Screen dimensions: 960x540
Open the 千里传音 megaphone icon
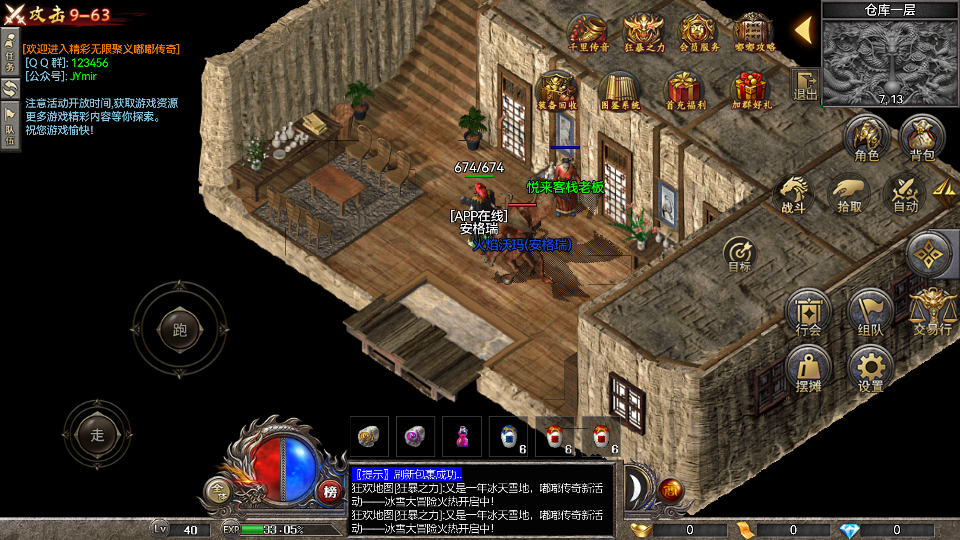587,34
